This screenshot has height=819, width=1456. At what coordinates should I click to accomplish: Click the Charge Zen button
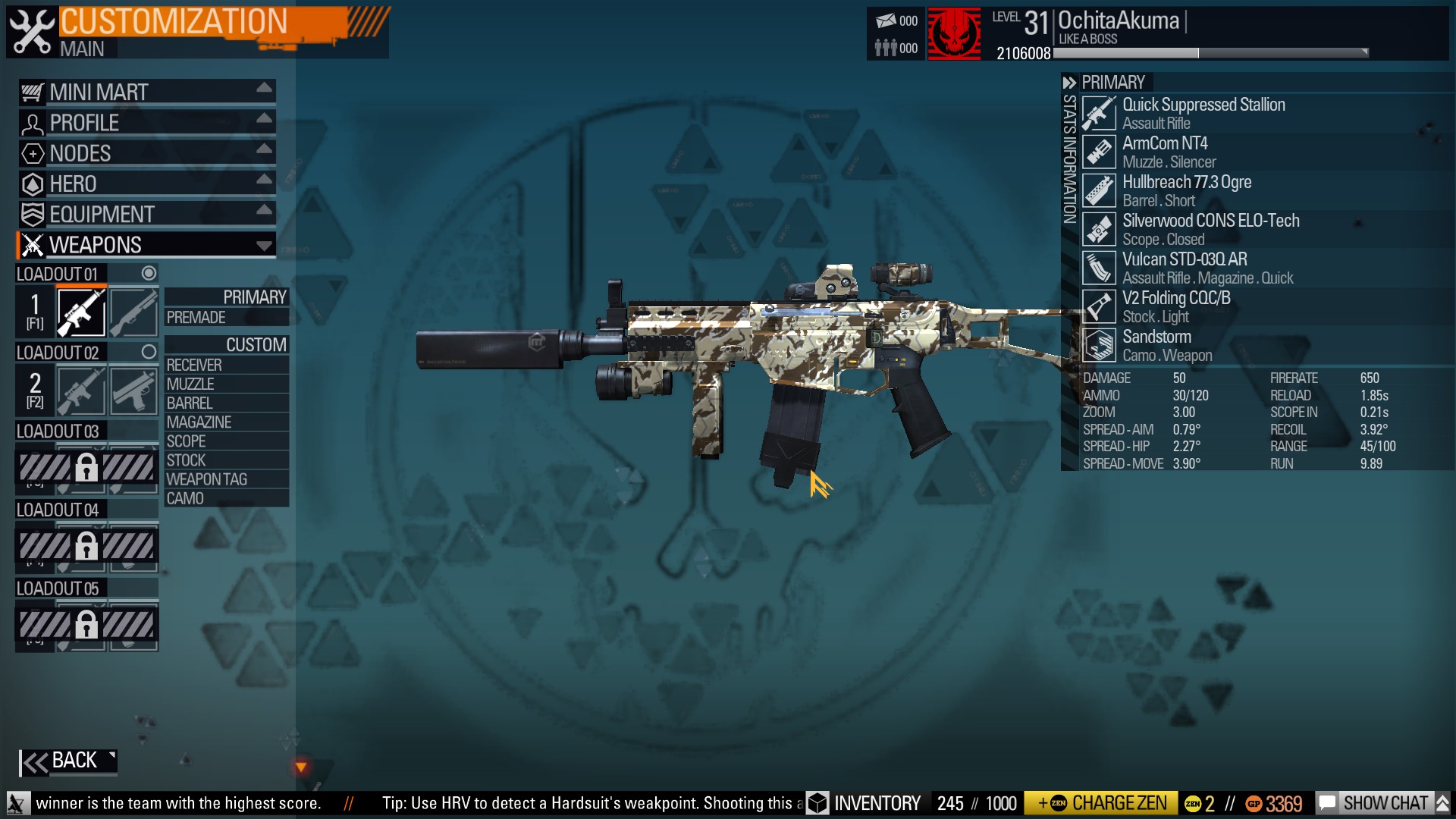1101,803
